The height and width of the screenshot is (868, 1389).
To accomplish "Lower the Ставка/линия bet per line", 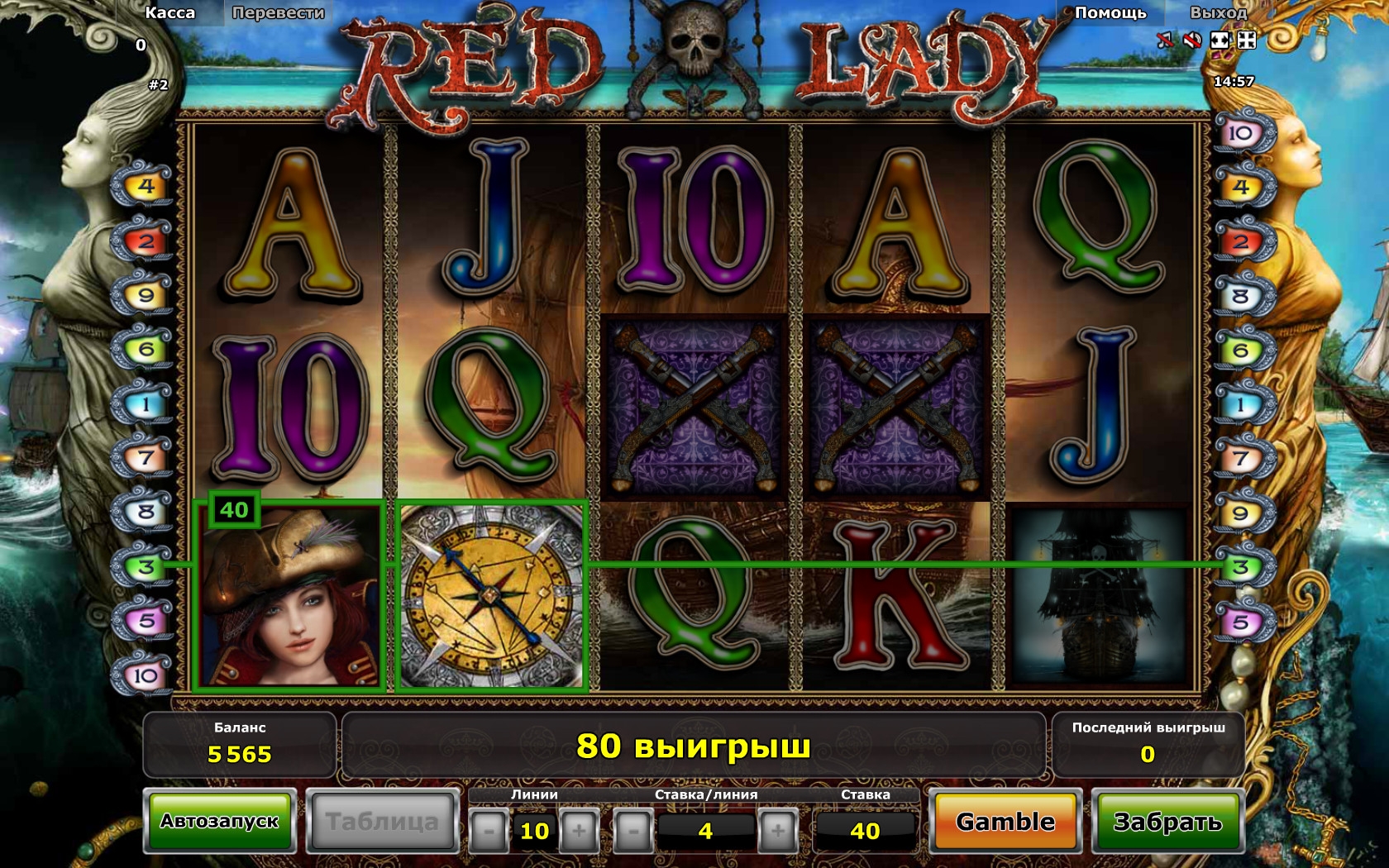I will point(633,831).
